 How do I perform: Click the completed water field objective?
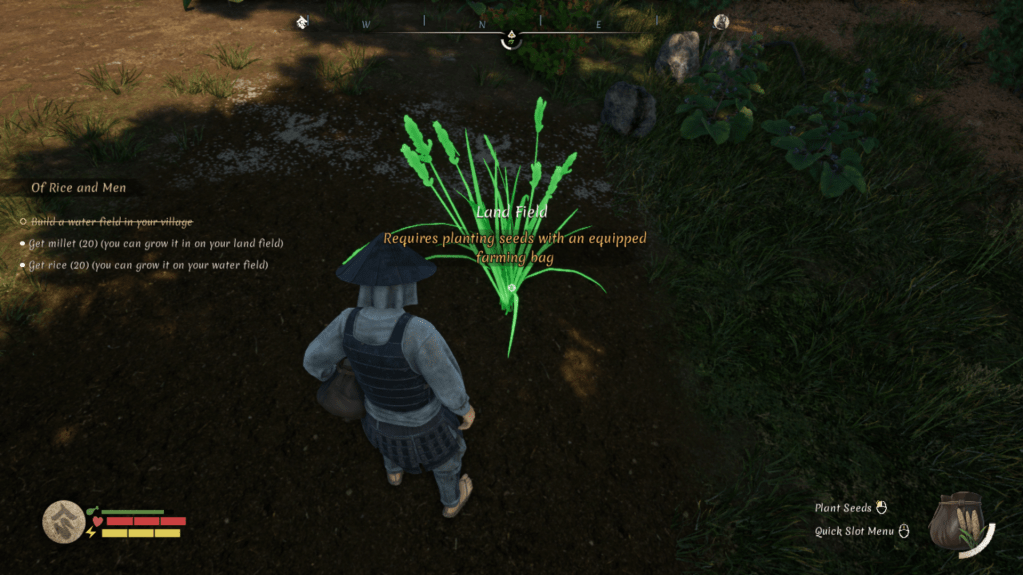pos(111,221)
